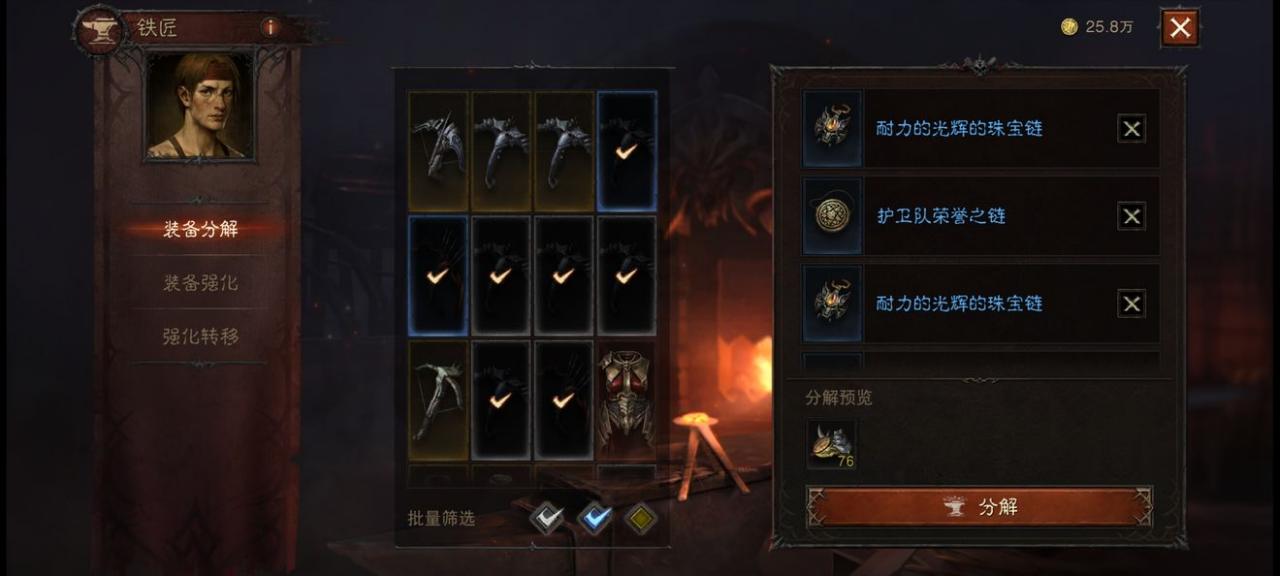Toggle the white quality batch filter
Viewport: 1280px width, 576px height.
(546, 518)
